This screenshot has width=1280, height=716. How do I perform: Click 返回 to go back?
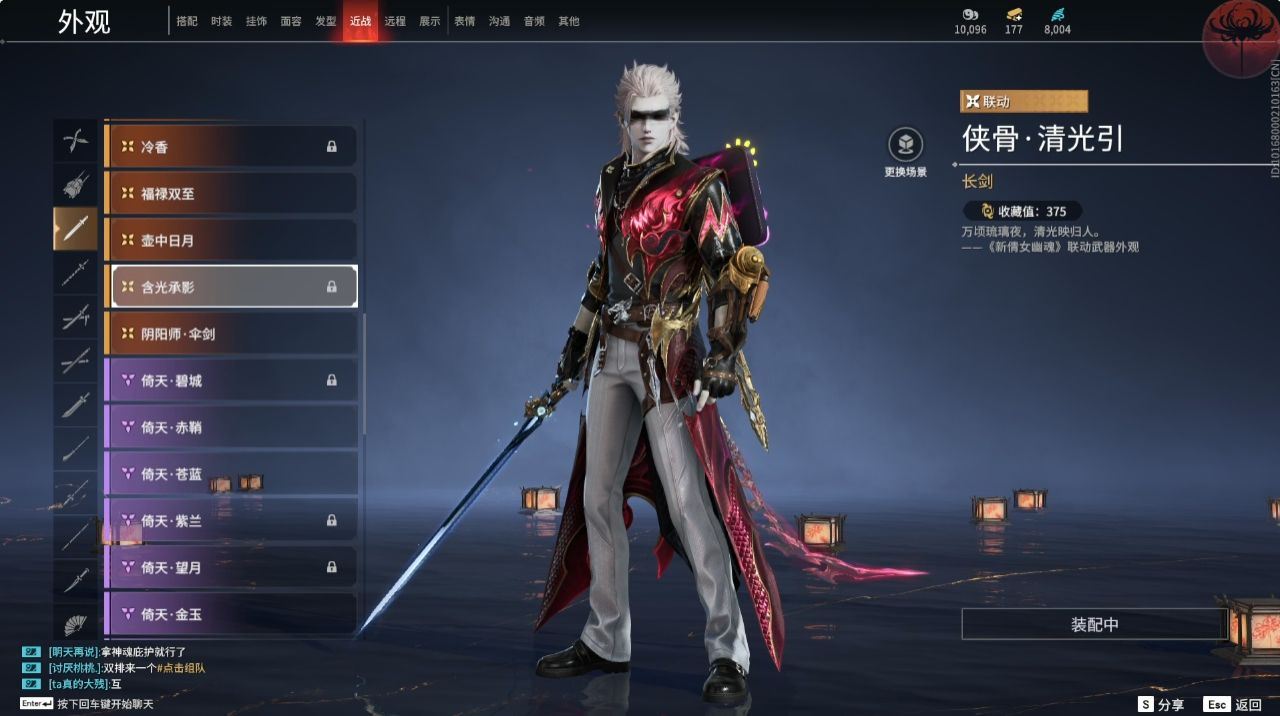coord(1234,705)
